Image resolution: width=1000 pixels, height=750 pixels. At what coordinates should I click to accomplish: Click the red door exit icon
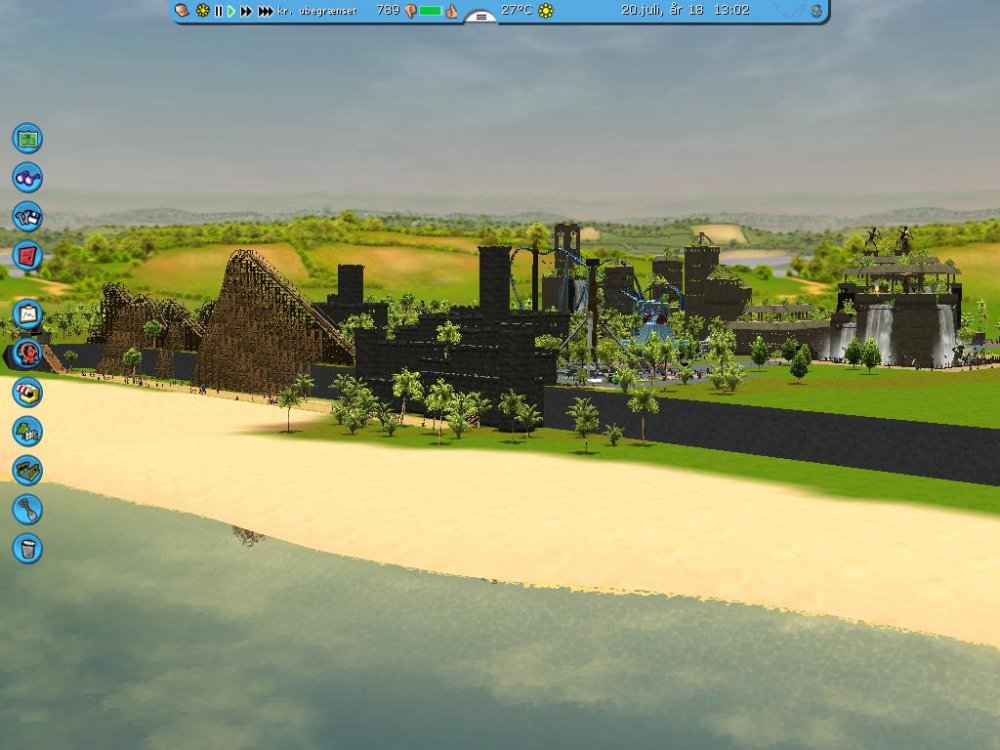click(x=27, y=255)
